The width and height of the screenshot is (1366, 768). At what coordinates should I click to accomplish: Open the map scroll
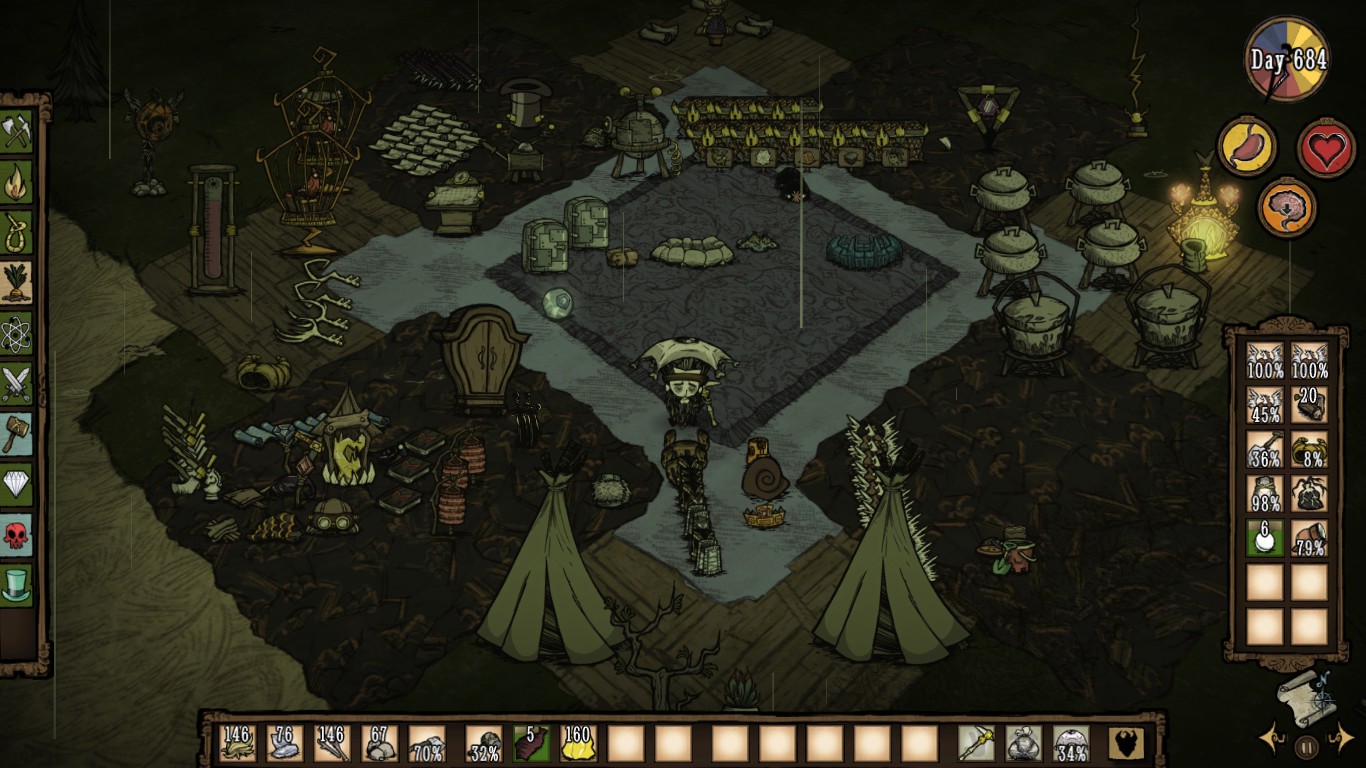click(x=1305, y=692)
